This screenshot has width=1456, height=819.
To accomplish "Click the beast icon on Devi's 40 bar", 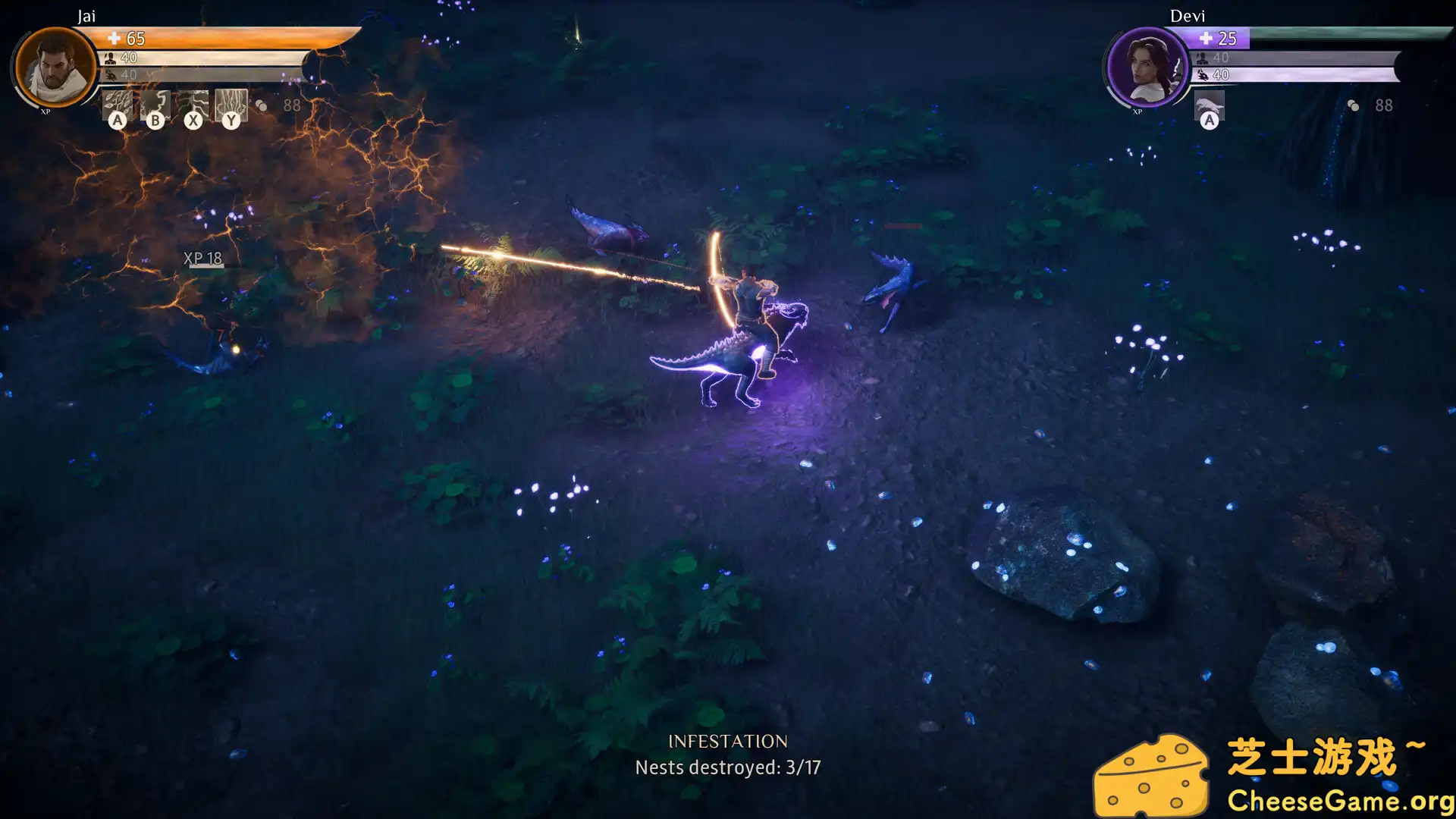I will point(1203,76).
